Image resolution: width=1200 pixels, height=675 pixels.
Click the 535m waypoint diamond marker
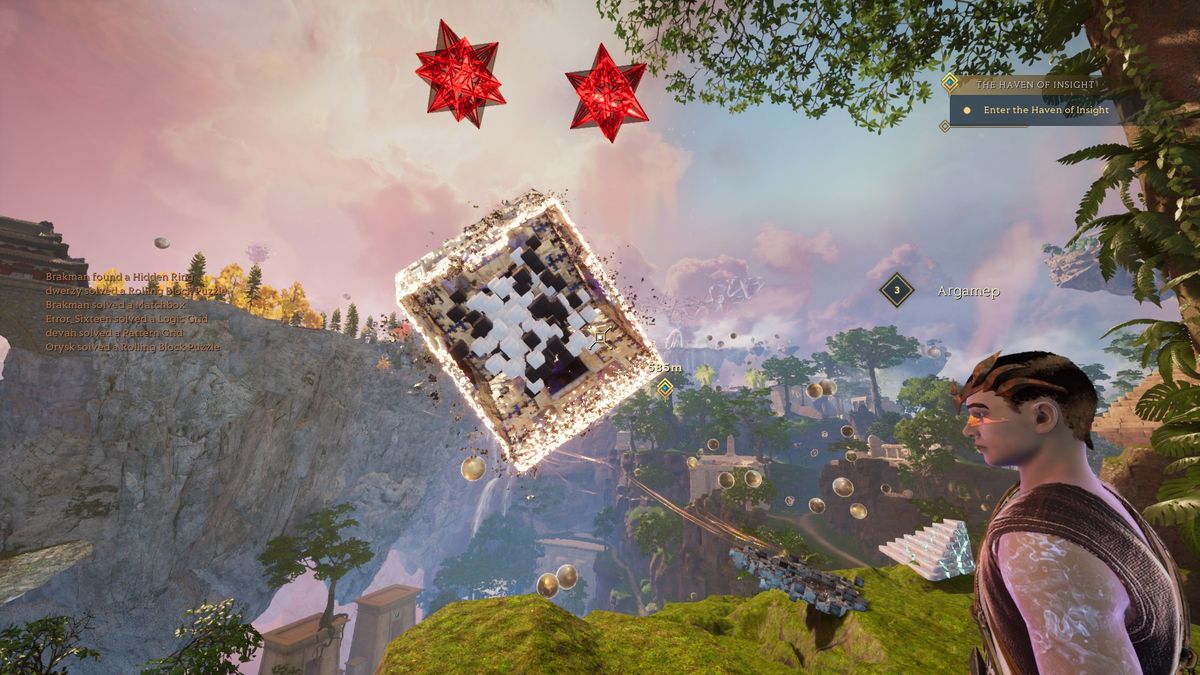663,386
